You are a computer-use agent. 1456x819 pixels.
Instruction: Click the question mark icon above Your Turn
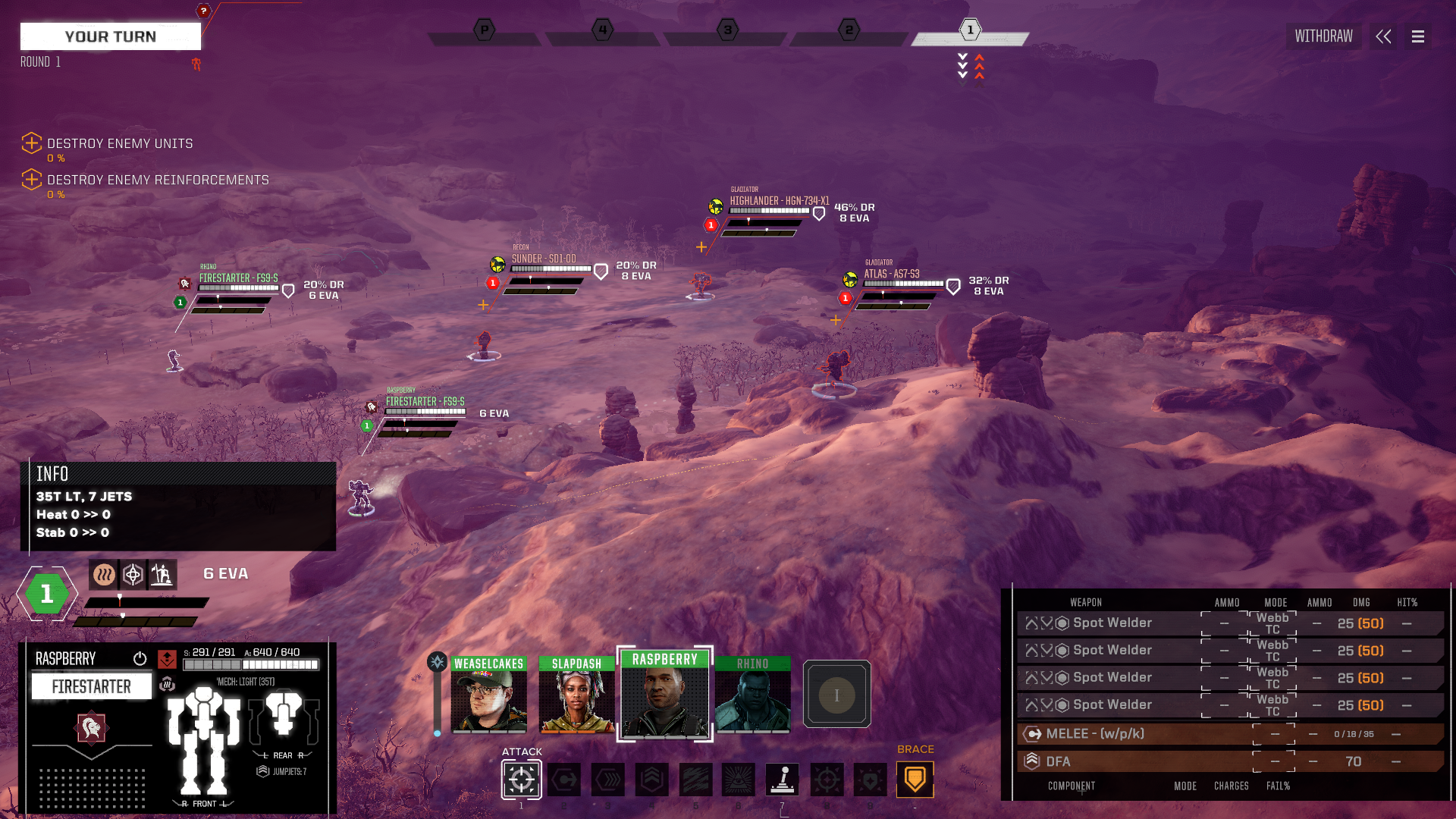[203, 11]
